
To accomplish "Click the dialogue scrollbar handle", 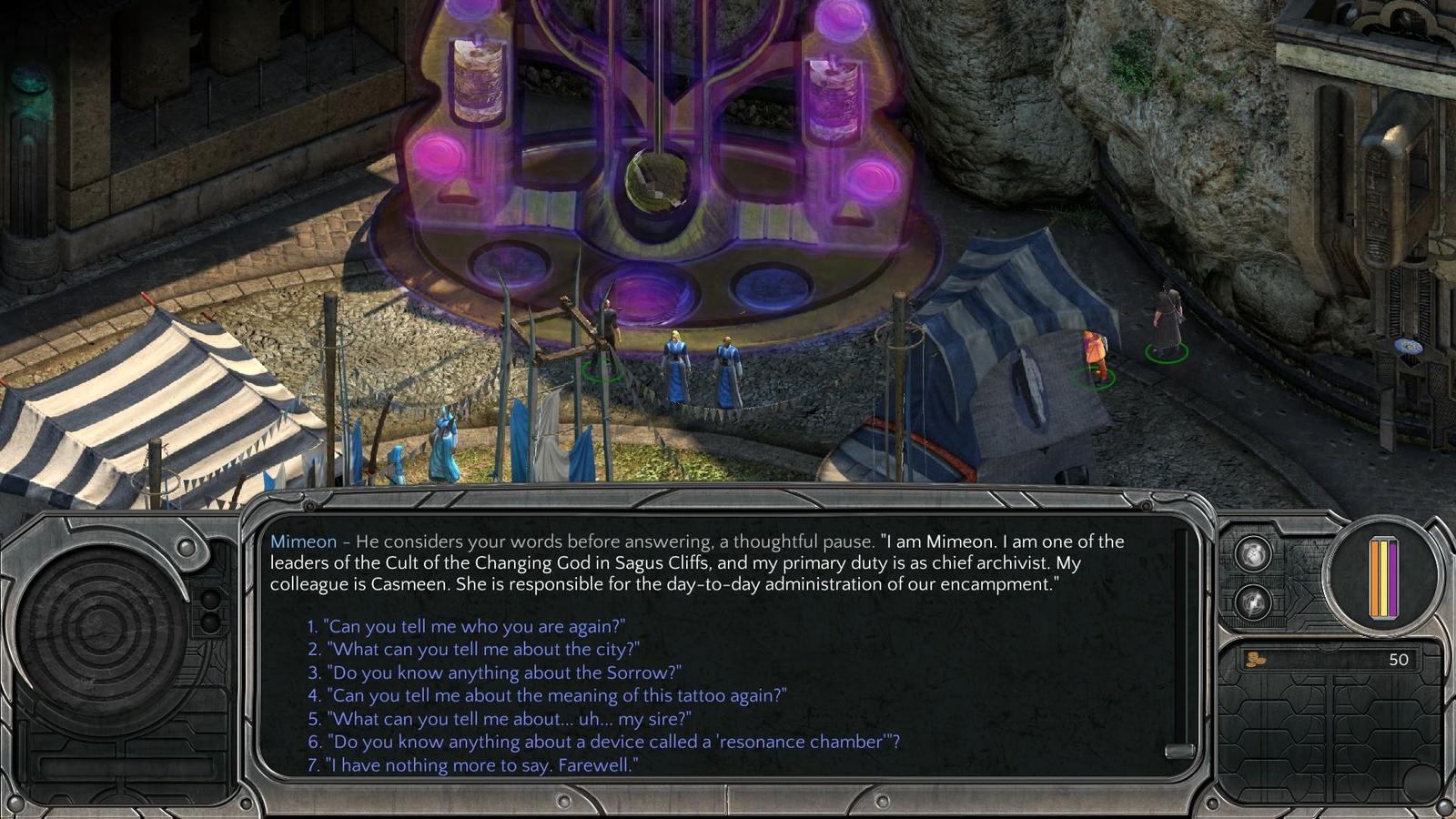I will point(1179,751).
